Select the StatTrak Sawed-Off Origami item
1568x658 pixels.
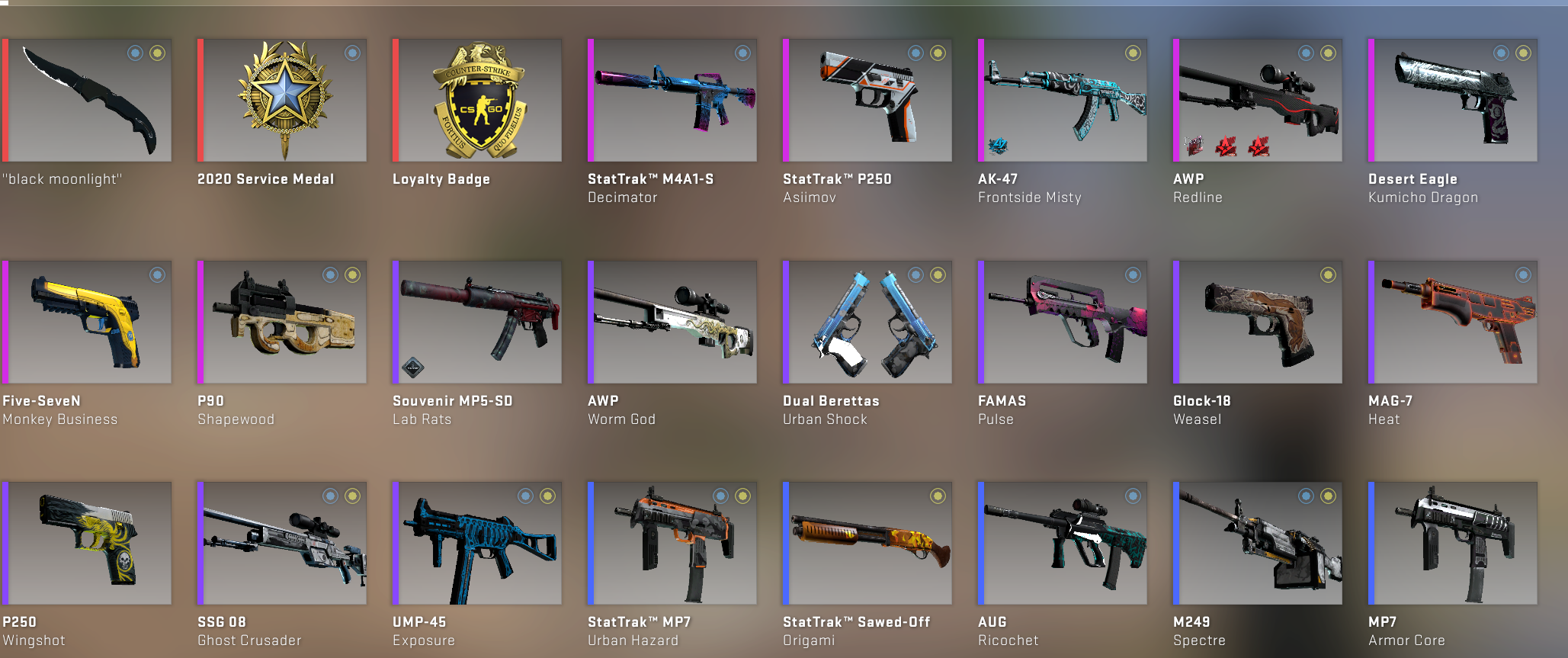pyautogui.click(x=867, y=543)
